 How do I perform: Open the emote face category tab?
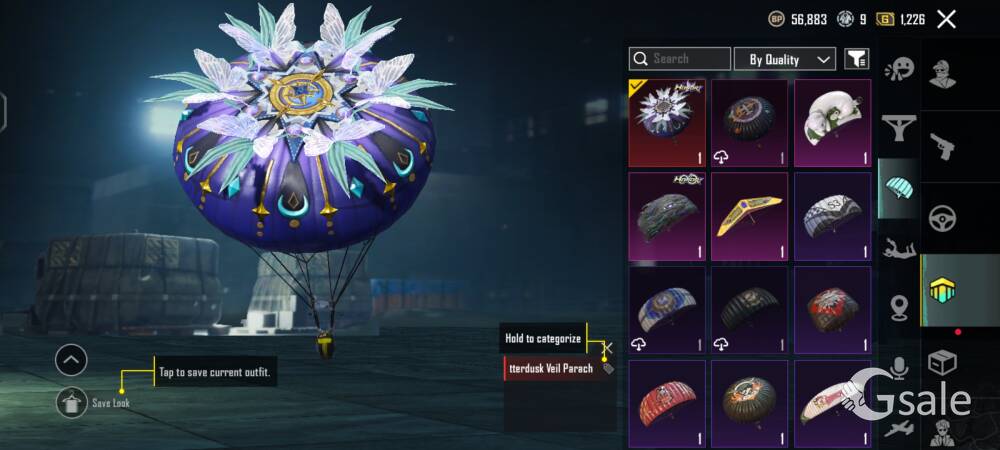898,68
